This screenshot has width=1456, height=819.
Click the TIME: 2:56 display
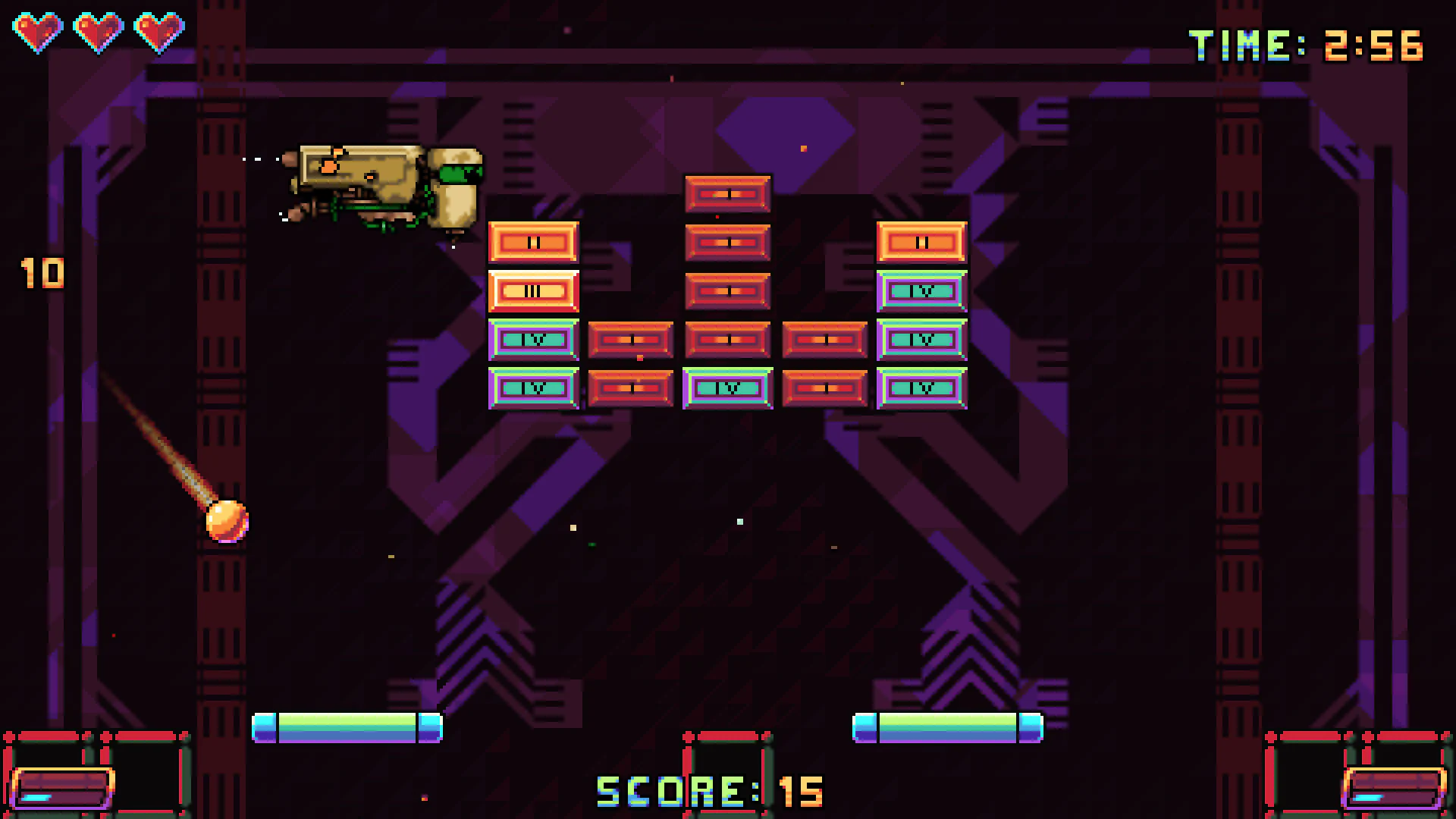click(x=1308, y=45)
